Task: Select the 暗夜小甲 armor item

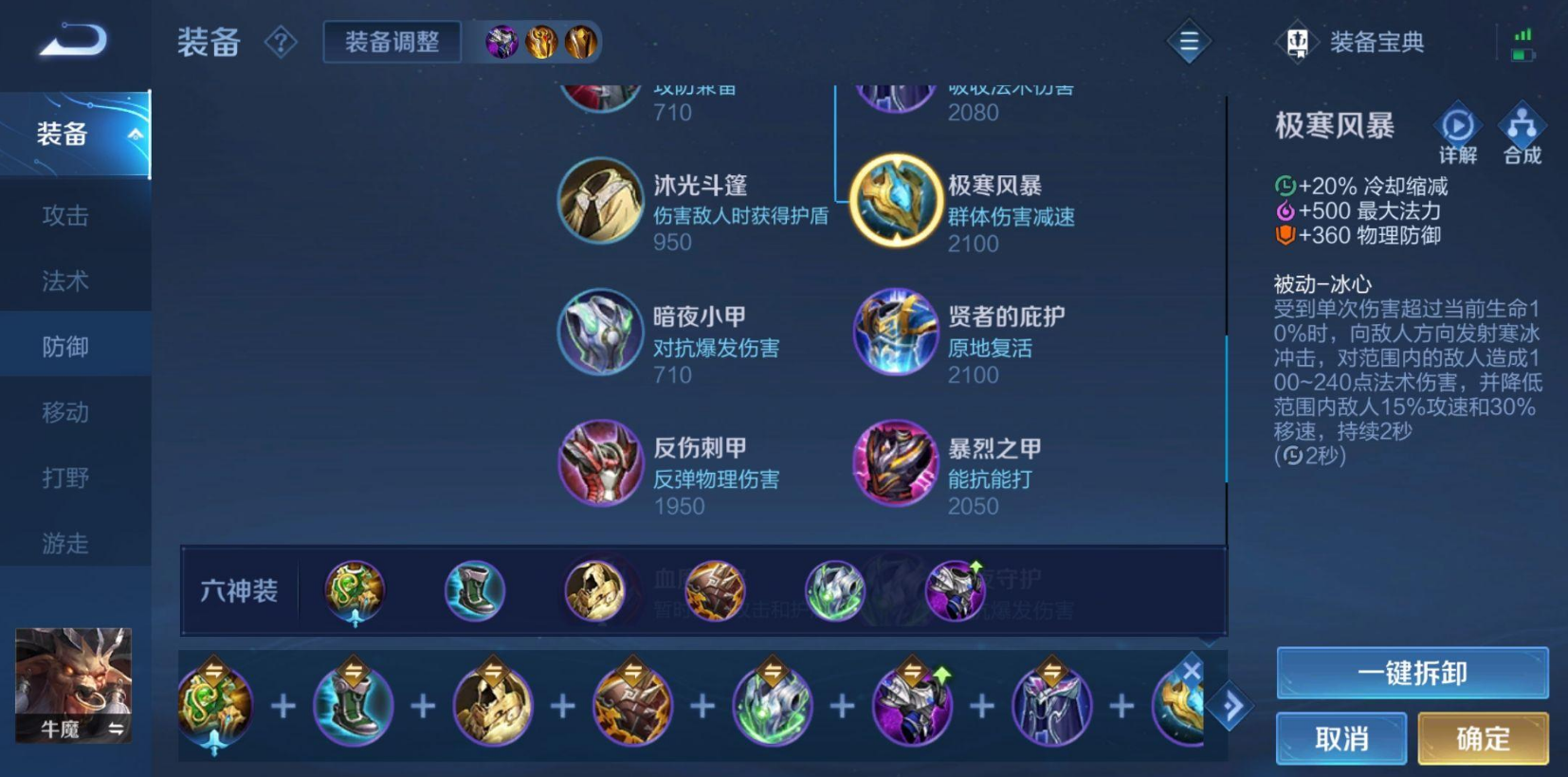Action: coord(601,333)
